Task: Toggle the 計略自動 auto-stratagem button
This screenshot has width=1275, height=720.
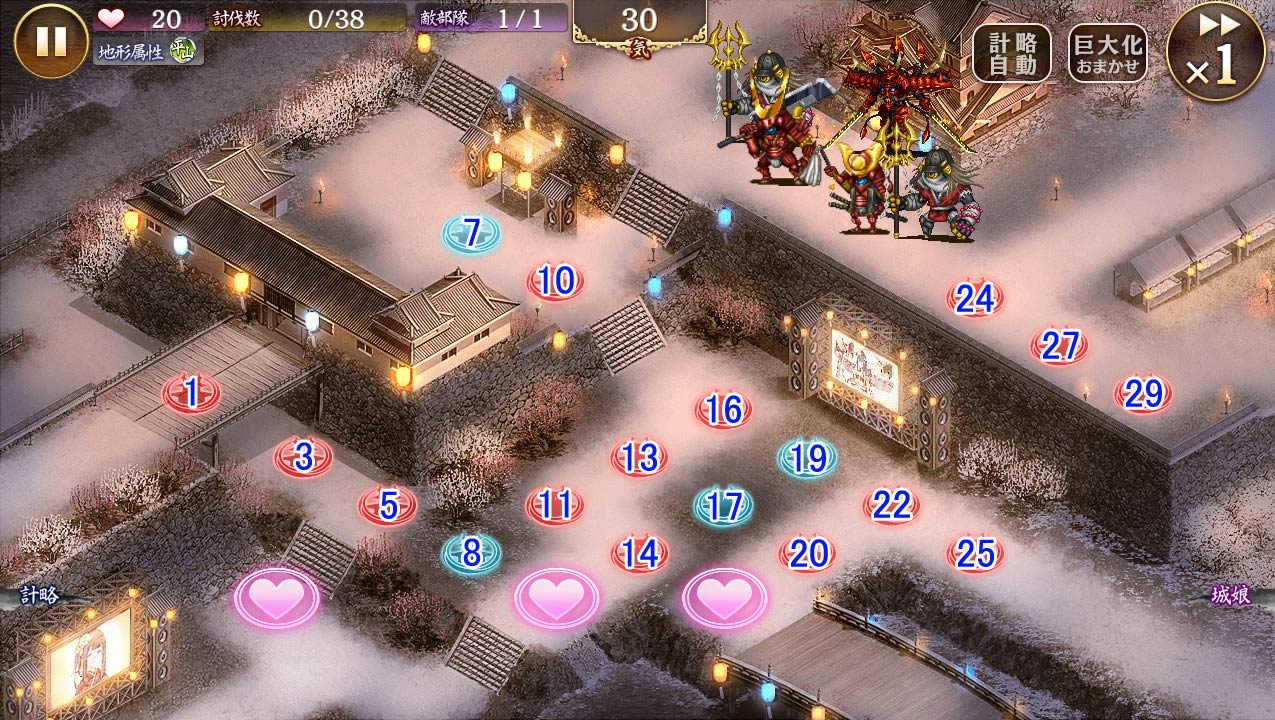Action: tap(1011, 53)
